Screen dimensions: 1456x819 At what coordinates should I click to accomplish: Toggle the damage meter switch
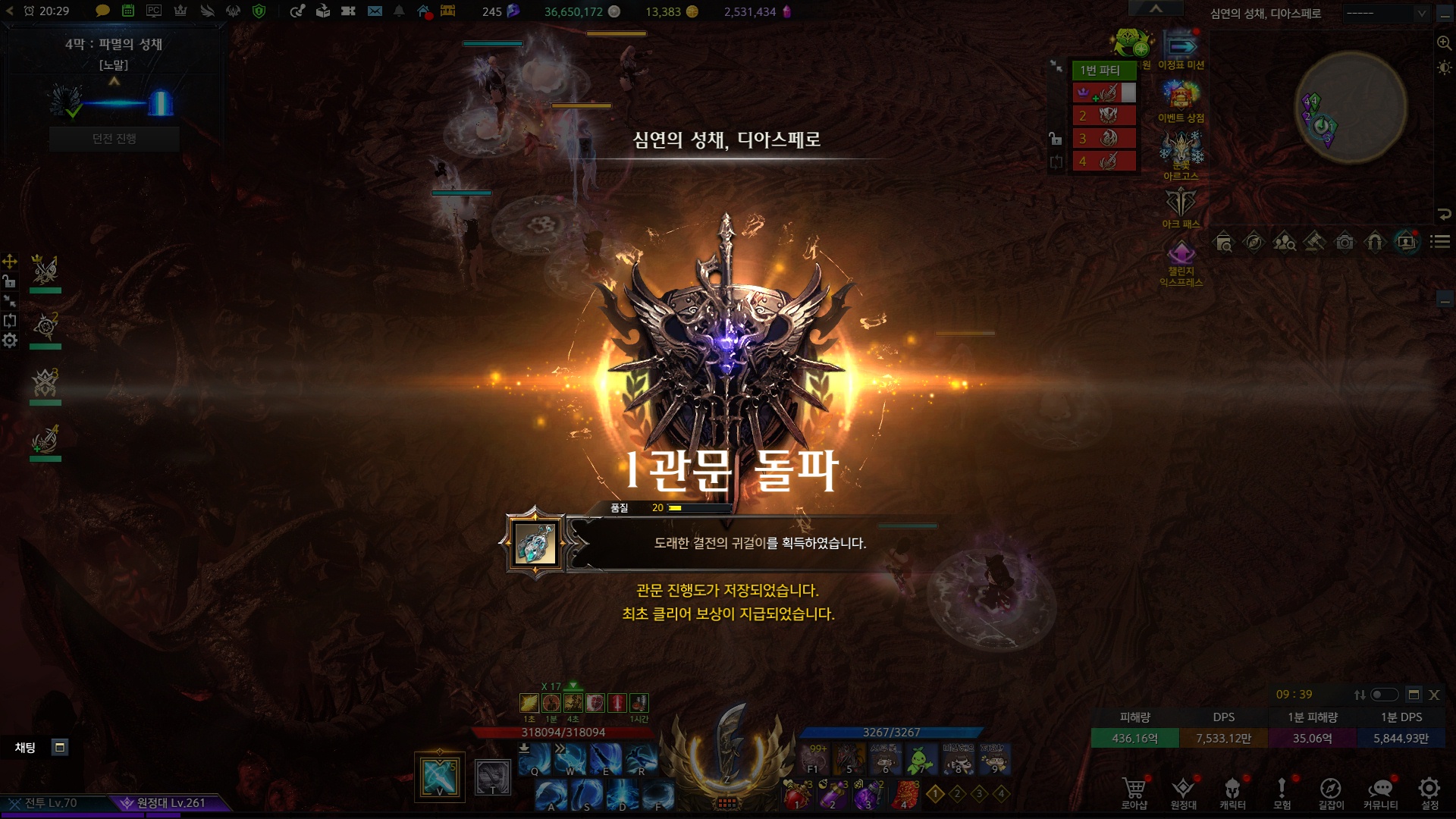point(1384,695)
